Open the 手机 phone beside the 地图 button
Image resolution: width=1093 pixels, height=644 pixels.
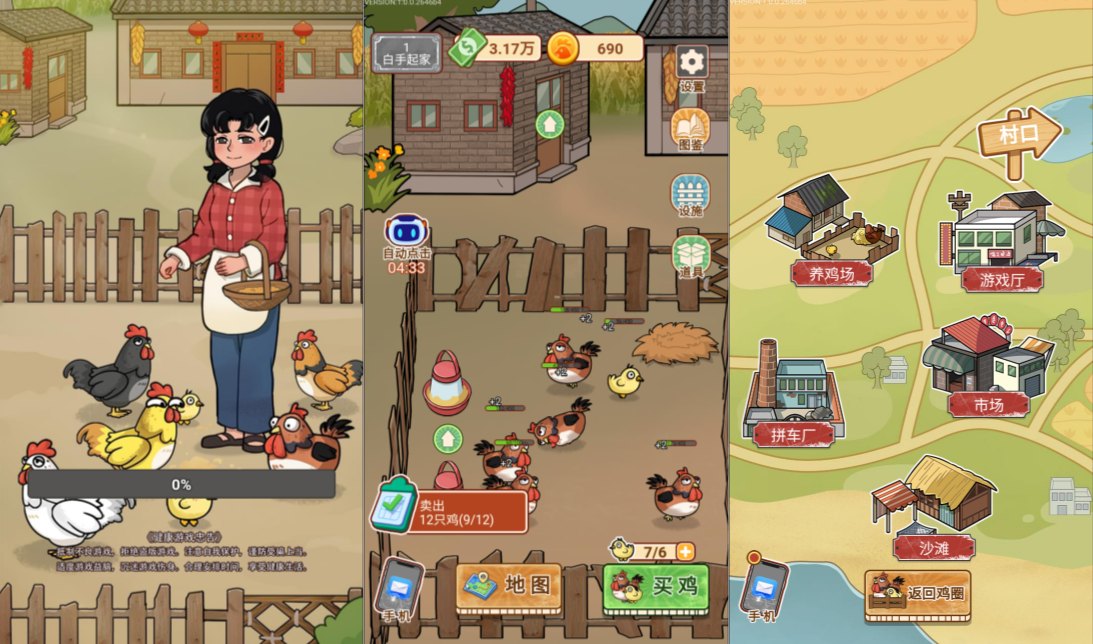399,588
